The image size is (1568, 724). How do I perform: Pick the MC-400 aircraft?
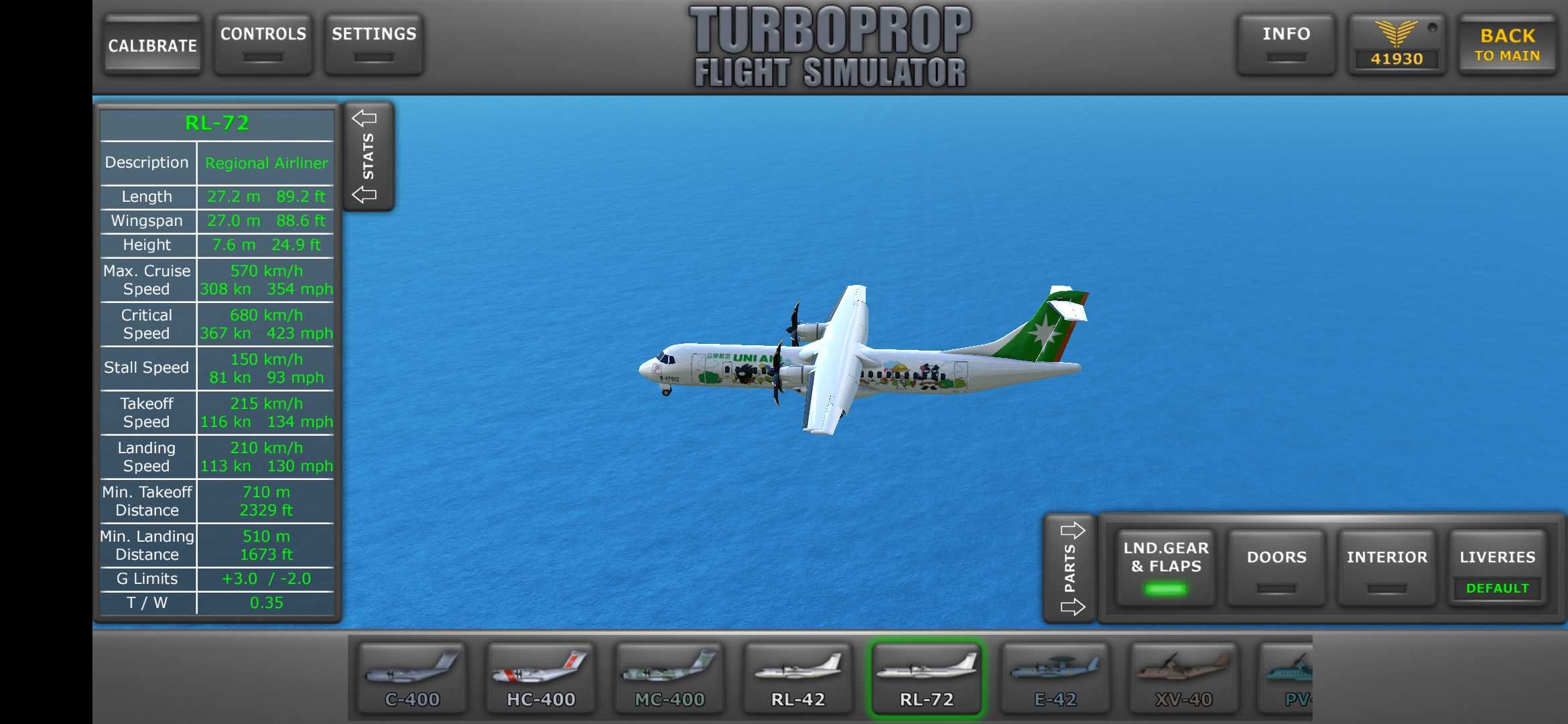669,678
